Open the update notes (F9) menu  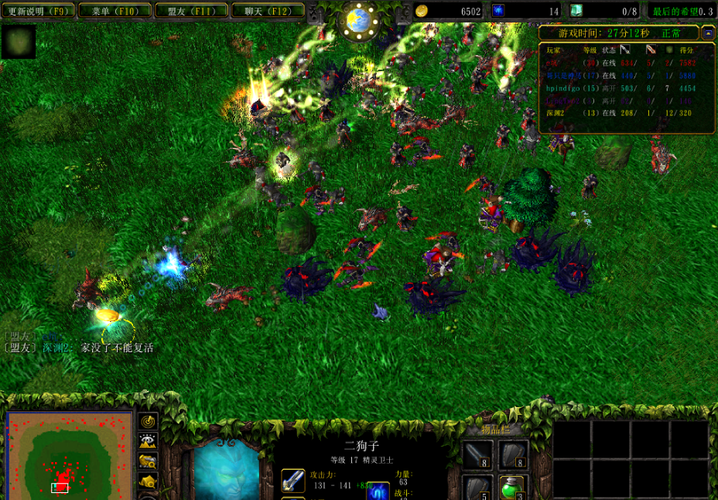click(x=38, y=11)
